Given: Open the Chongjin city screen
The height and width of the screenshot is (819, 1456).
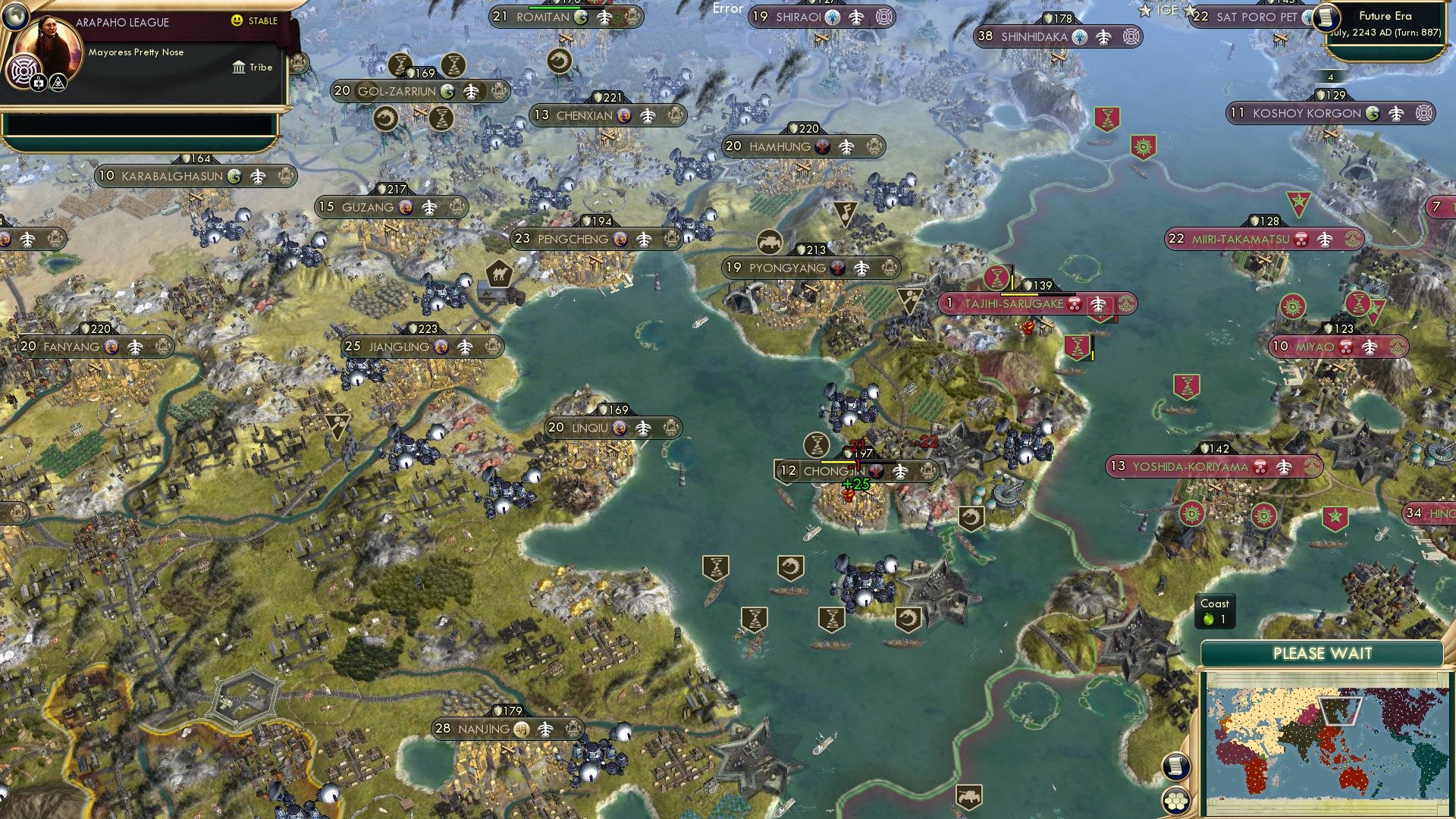Looking at the screenshot, I should 834,471.
